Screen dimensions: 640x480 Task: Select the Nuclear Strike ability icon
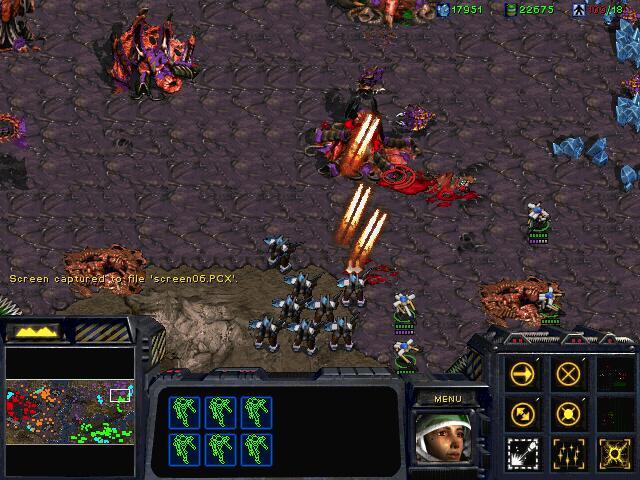[612, 452]
